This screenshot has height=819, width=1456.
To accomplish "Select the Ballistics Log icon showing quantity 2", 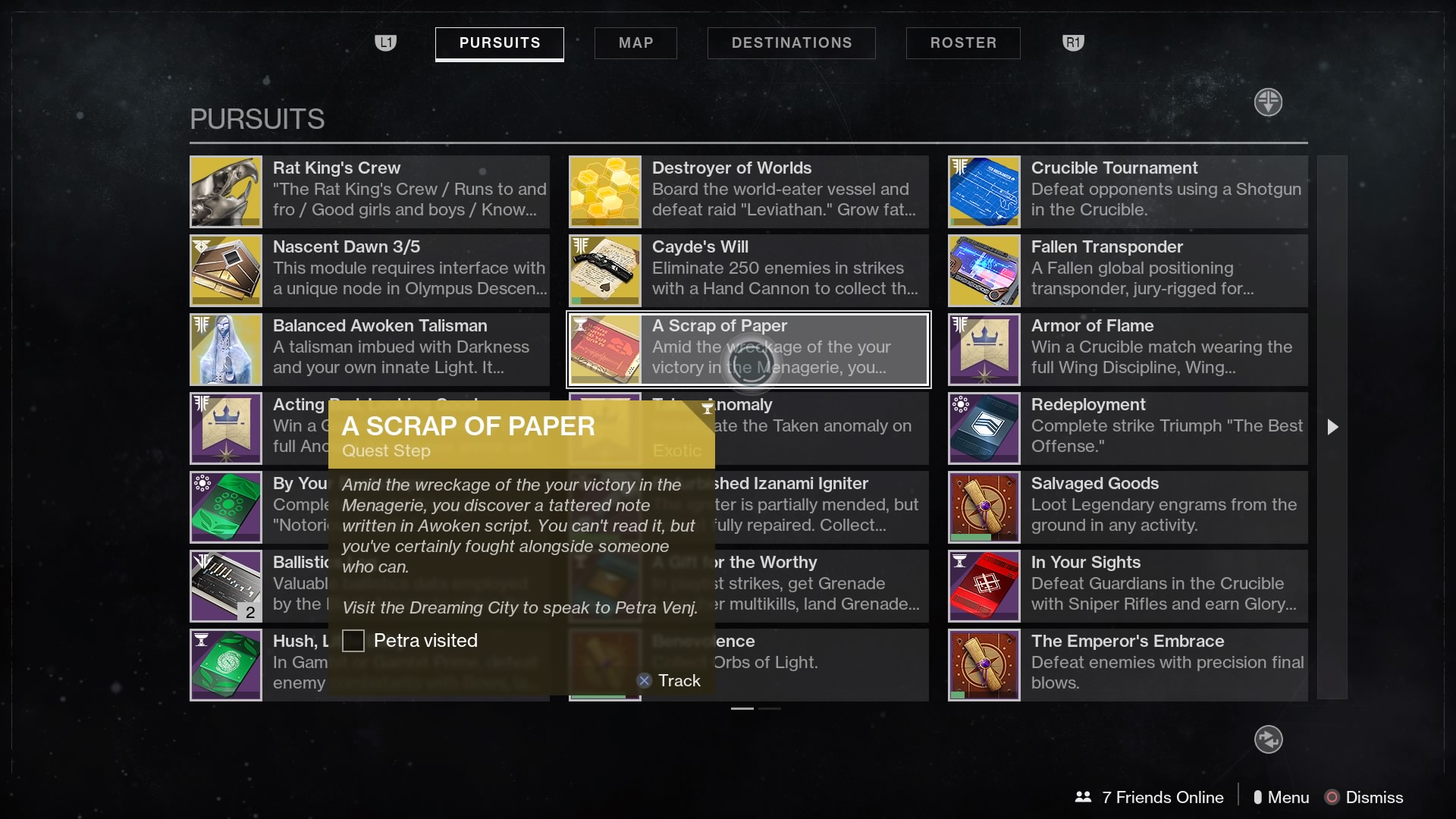I will pyautogui.click(x=224, y=585).
